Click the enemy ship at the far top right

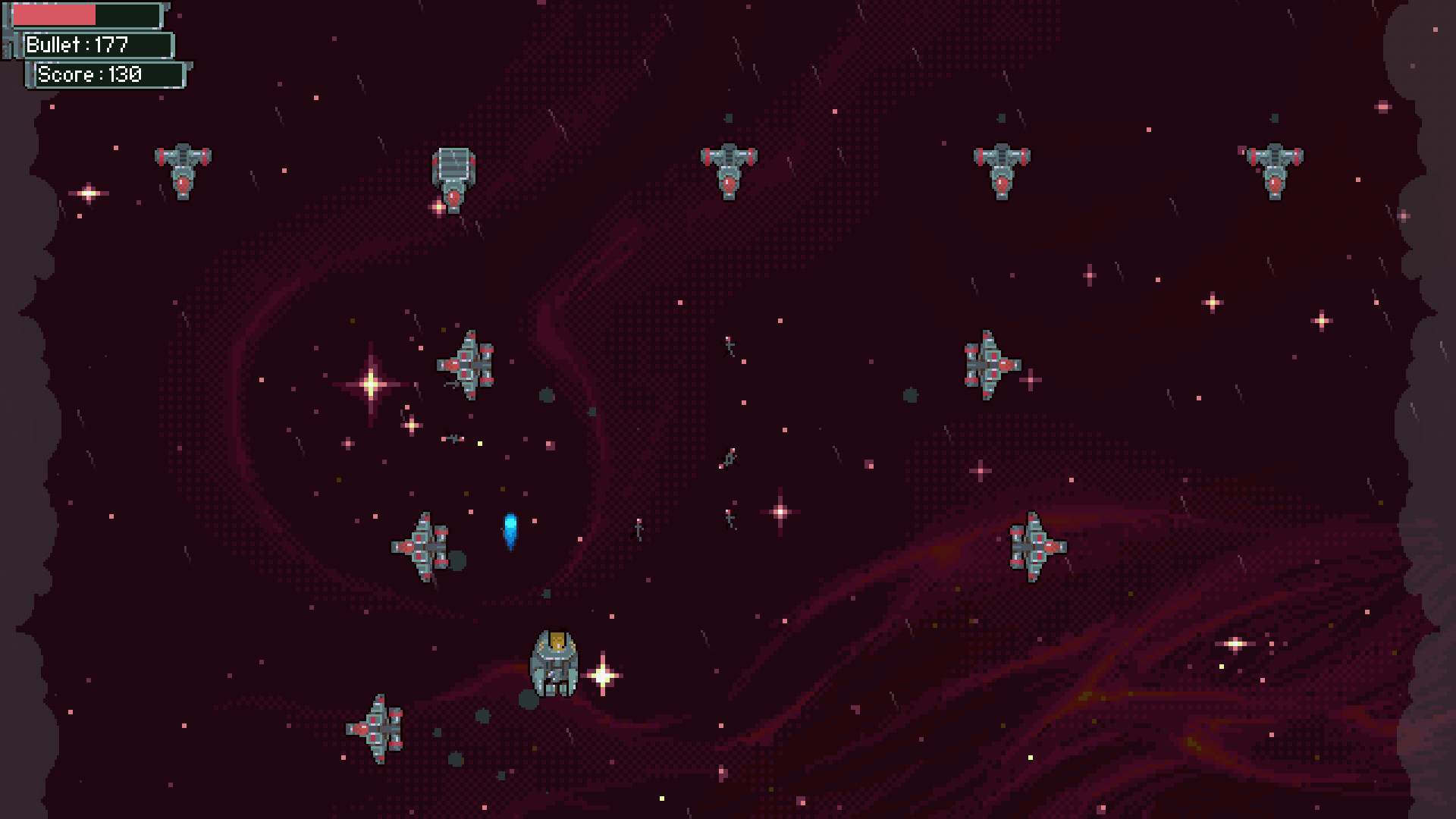(x=1274, y=171)
